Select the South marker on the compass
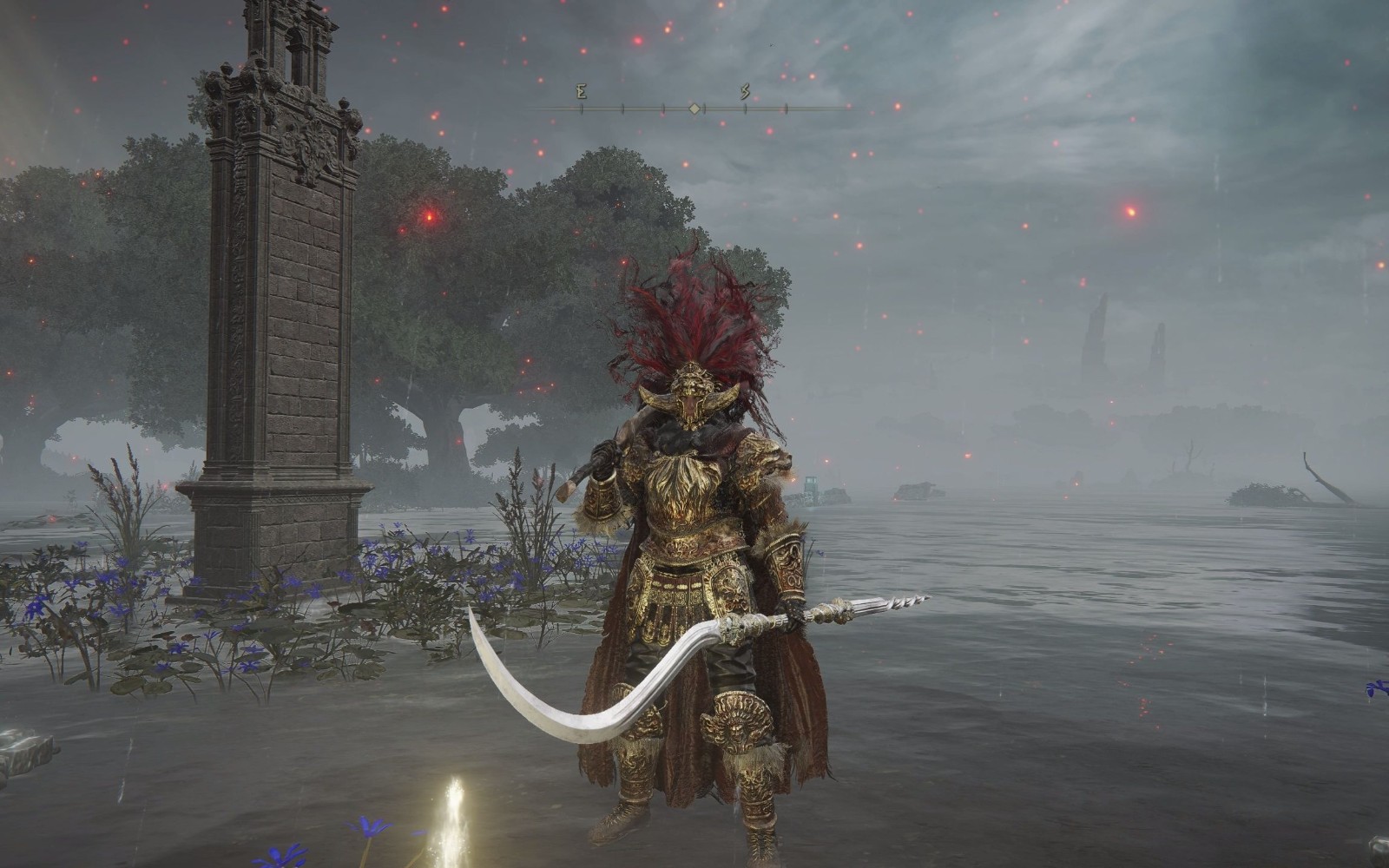The width and height of the screenshot is (1389, 868). tap(745, 92)
